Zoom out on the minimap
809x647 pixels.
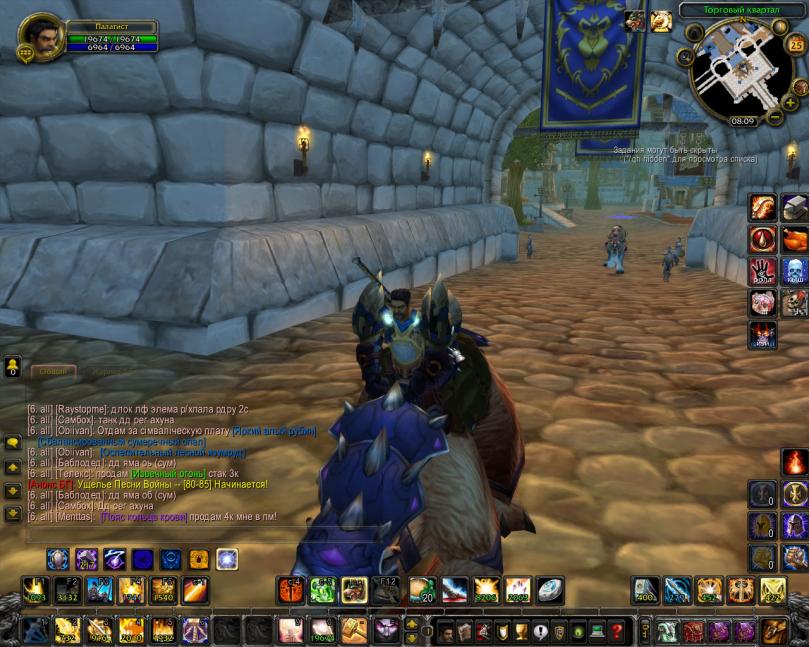[x=774, y=118]
